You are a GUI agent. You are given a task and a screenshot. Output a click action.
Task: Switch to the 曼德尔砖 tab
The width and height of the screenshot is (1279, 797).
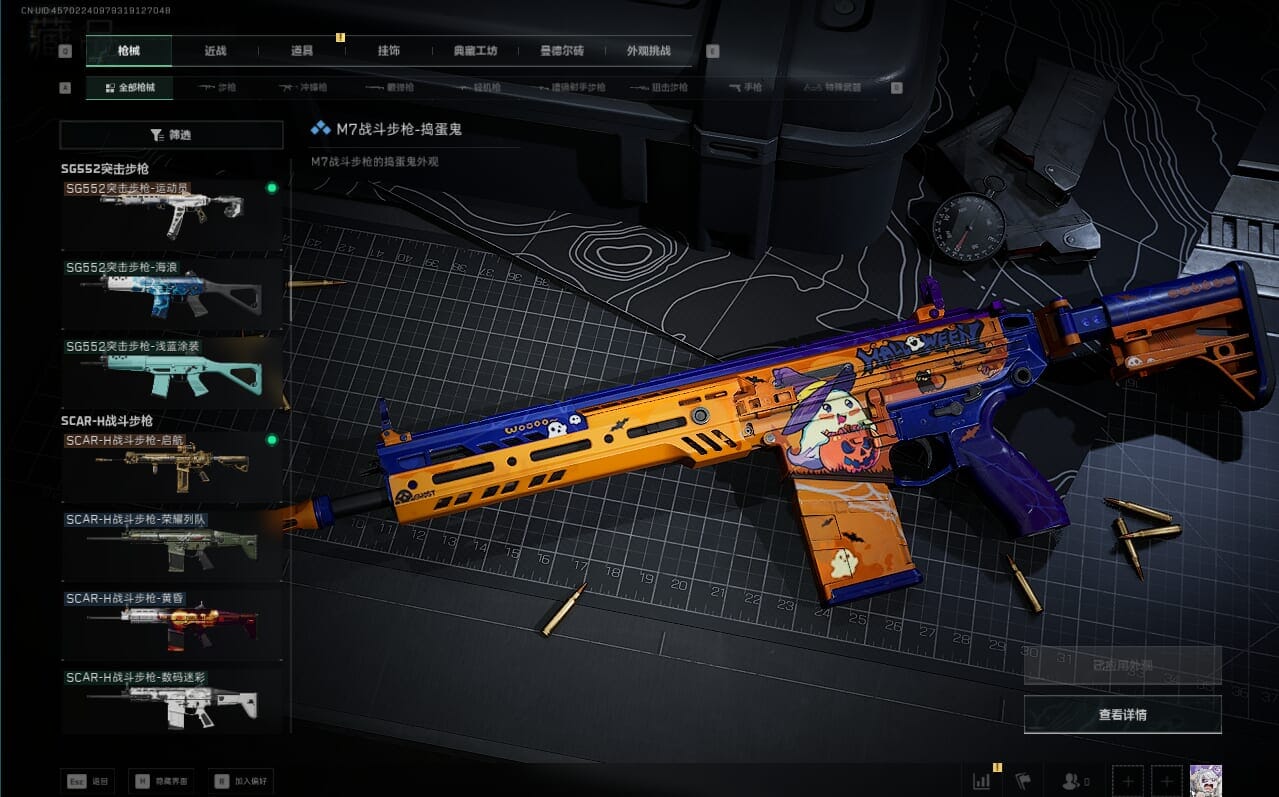[x=561, y=51]
